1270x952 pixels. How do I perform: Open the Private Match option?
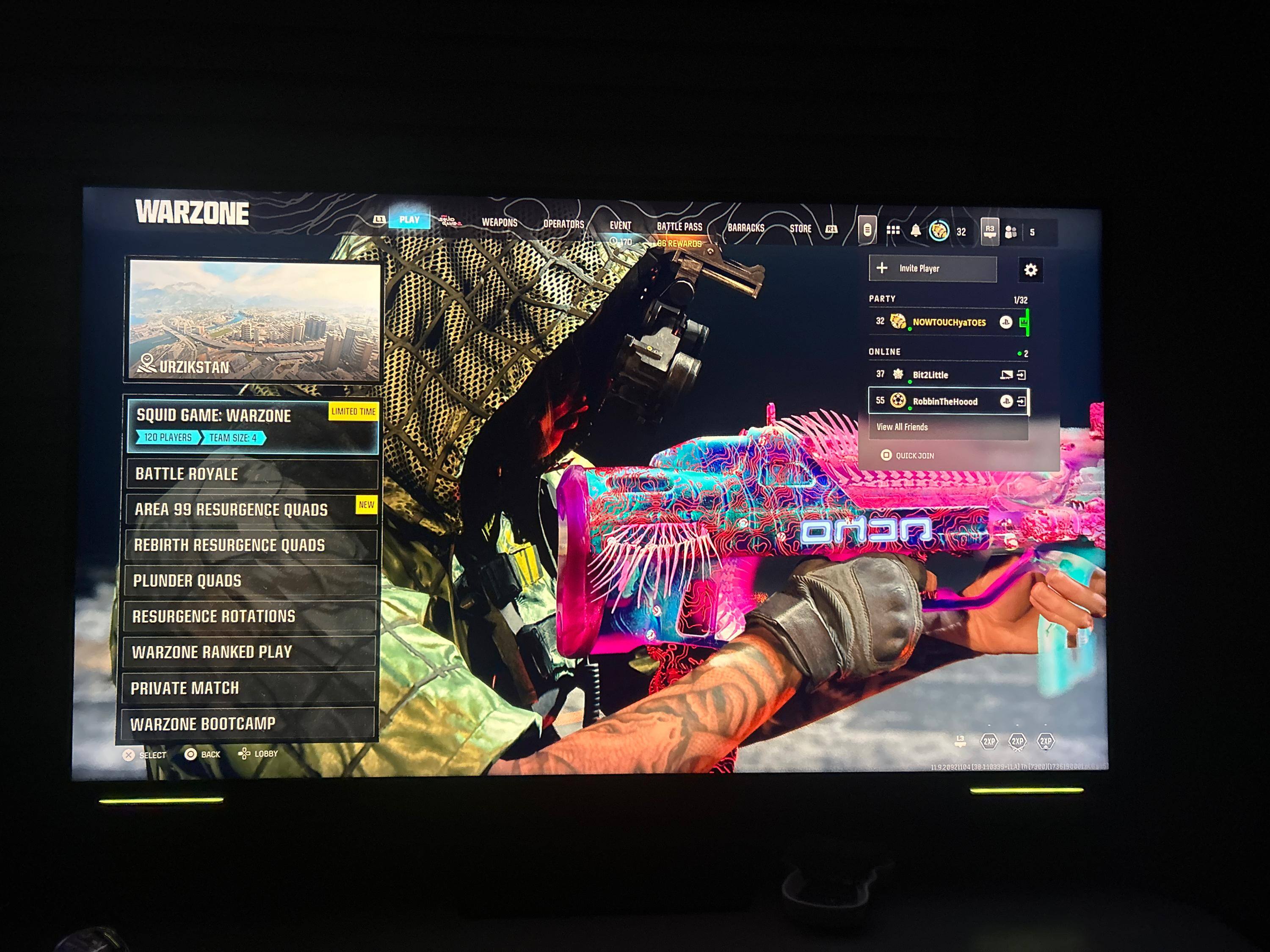(x=247, y=688)
